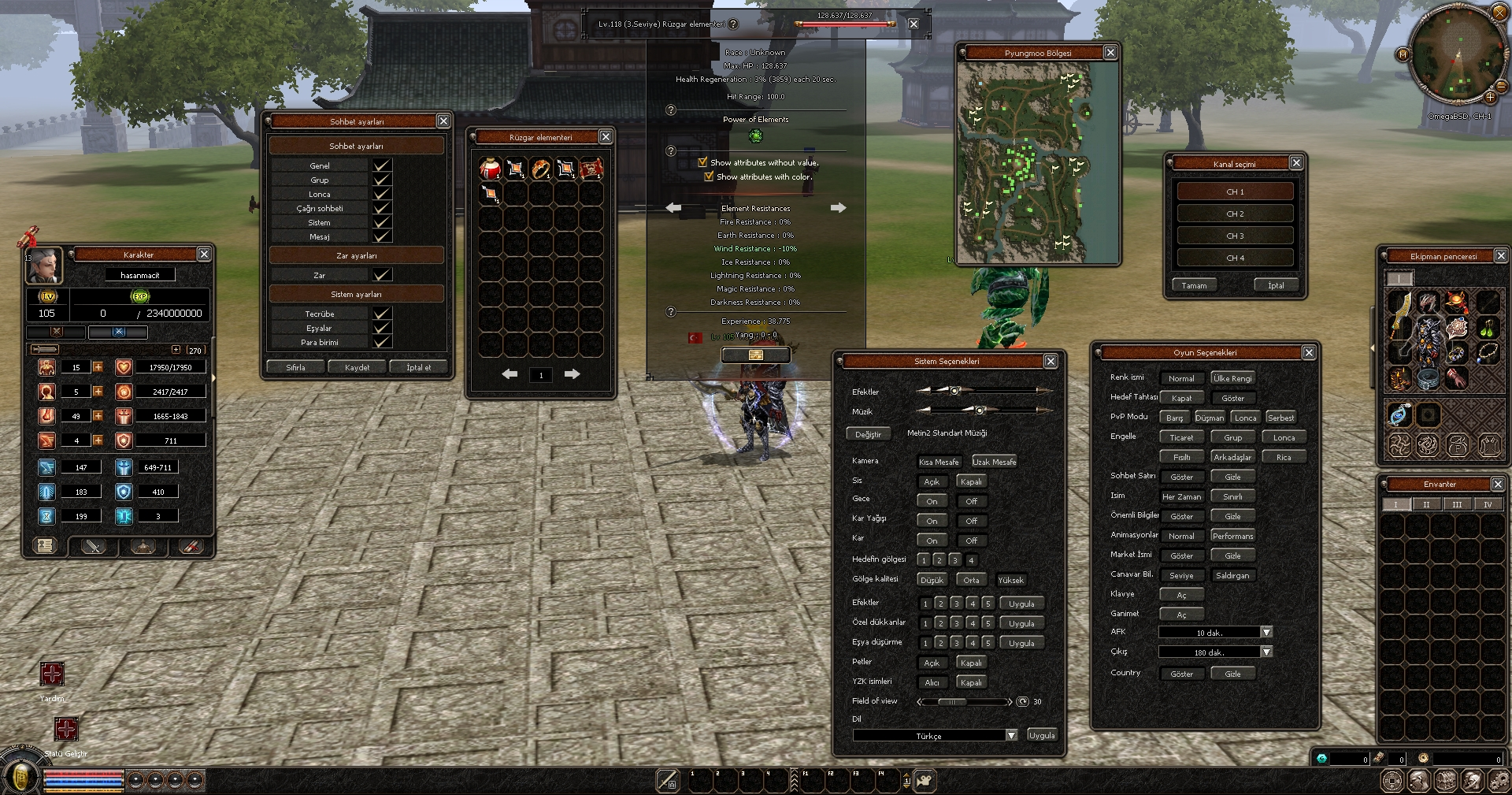
Task: Open the AFK time dropdown
Action: pos(1266,632)
